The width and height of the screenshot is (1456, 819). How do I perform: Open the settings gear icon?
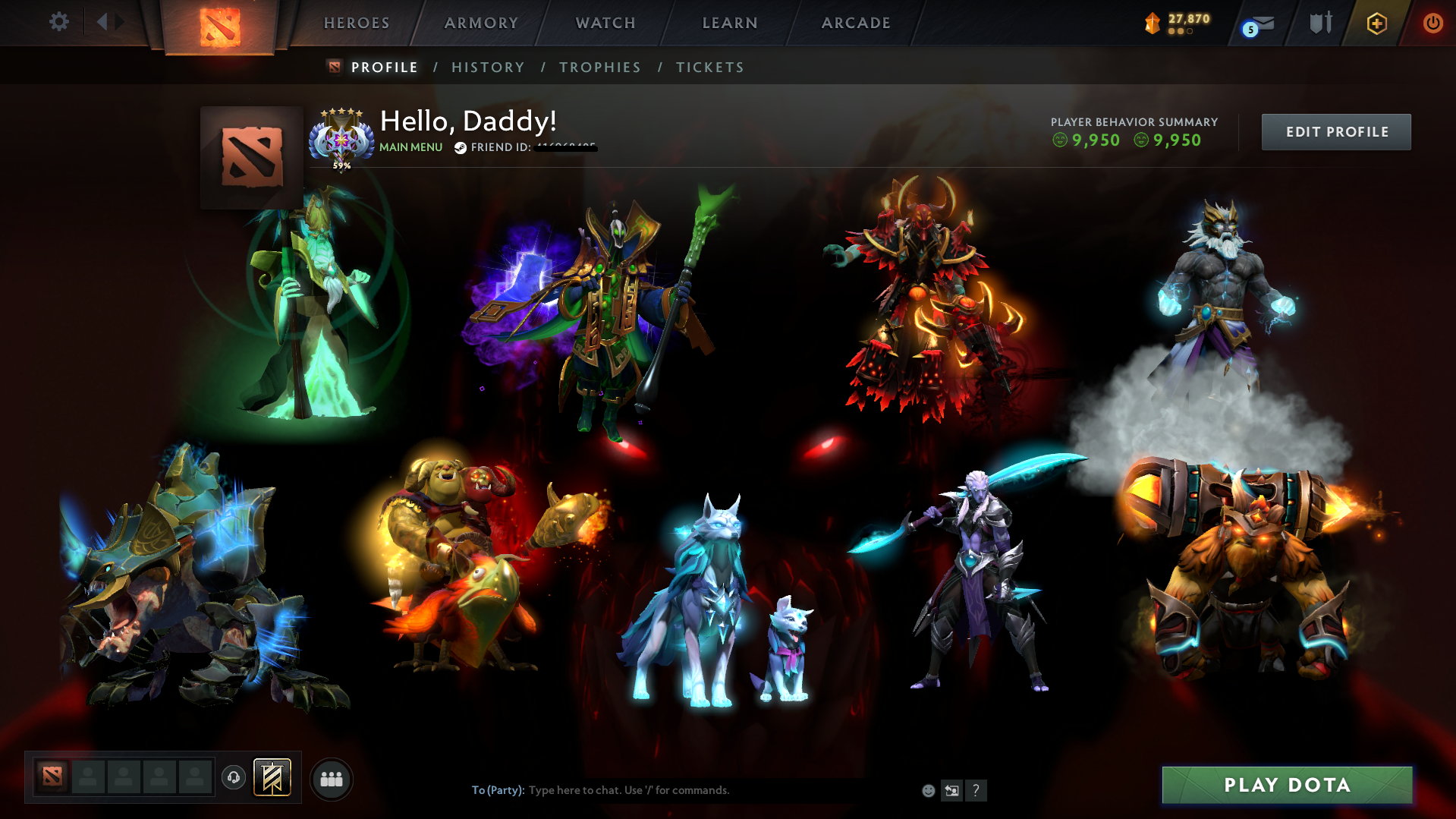(59, 23)
